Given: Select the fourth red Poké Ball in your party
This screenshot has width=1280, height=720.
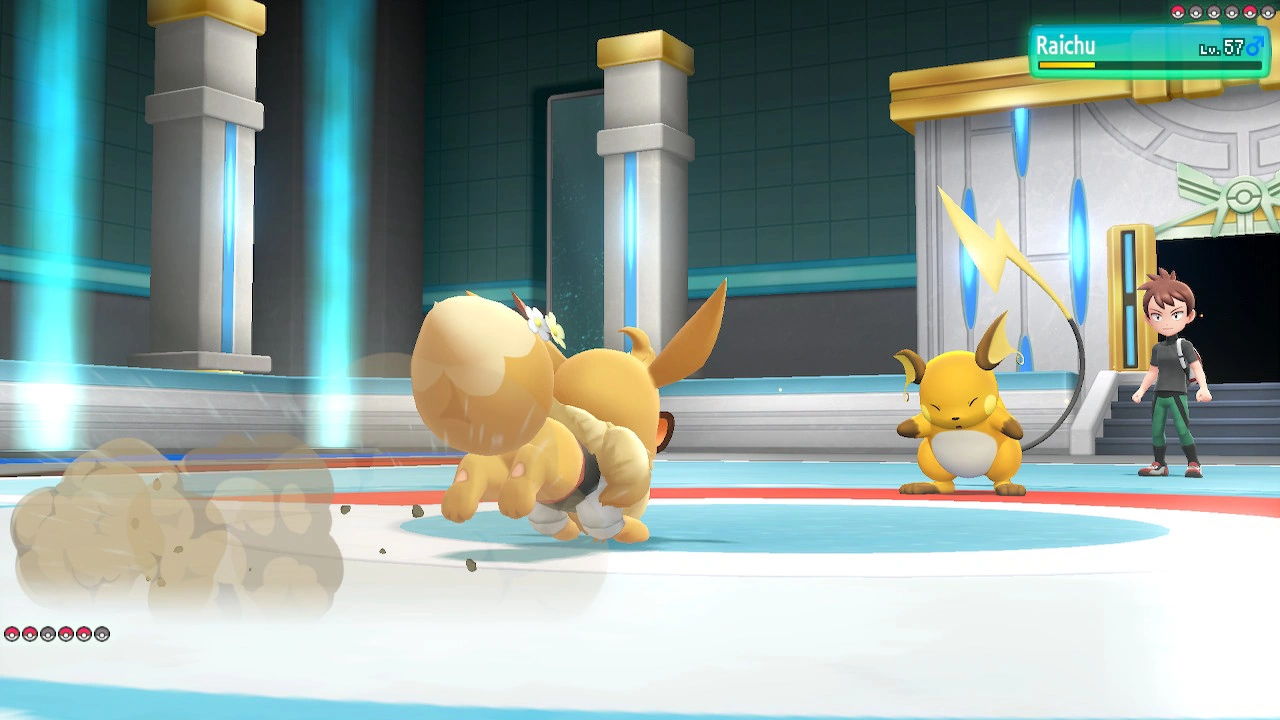Looking at the screenshot, I should pyautogui.click(x=66, y=634).
